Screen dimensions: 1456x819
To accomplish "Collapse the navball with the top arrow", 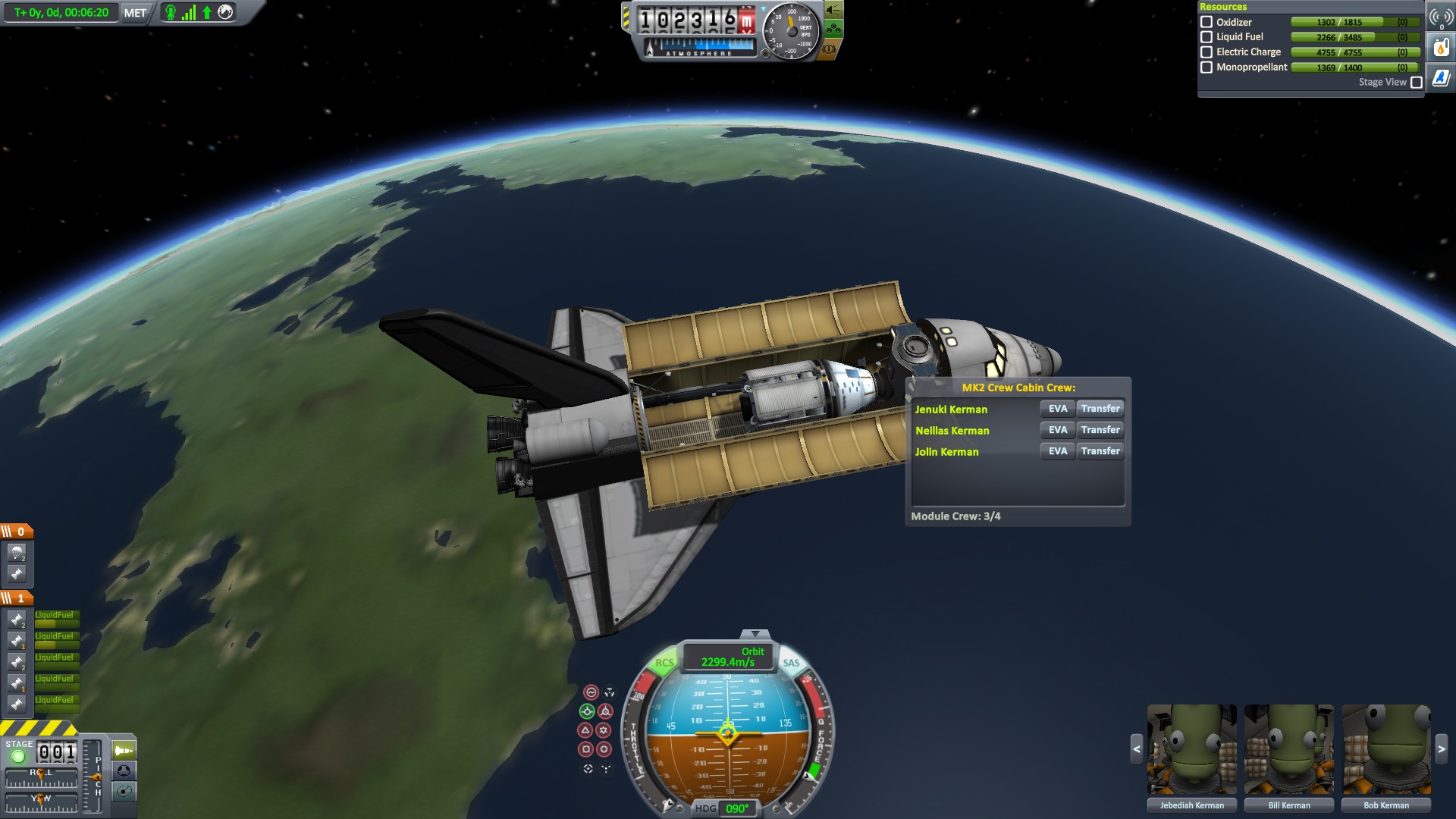I will [755, 634].
